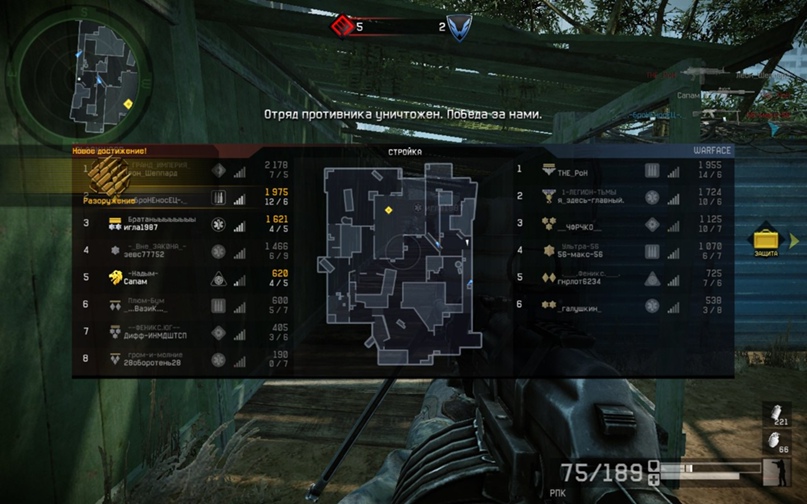Click the yellow marker on the map overview

389,210
